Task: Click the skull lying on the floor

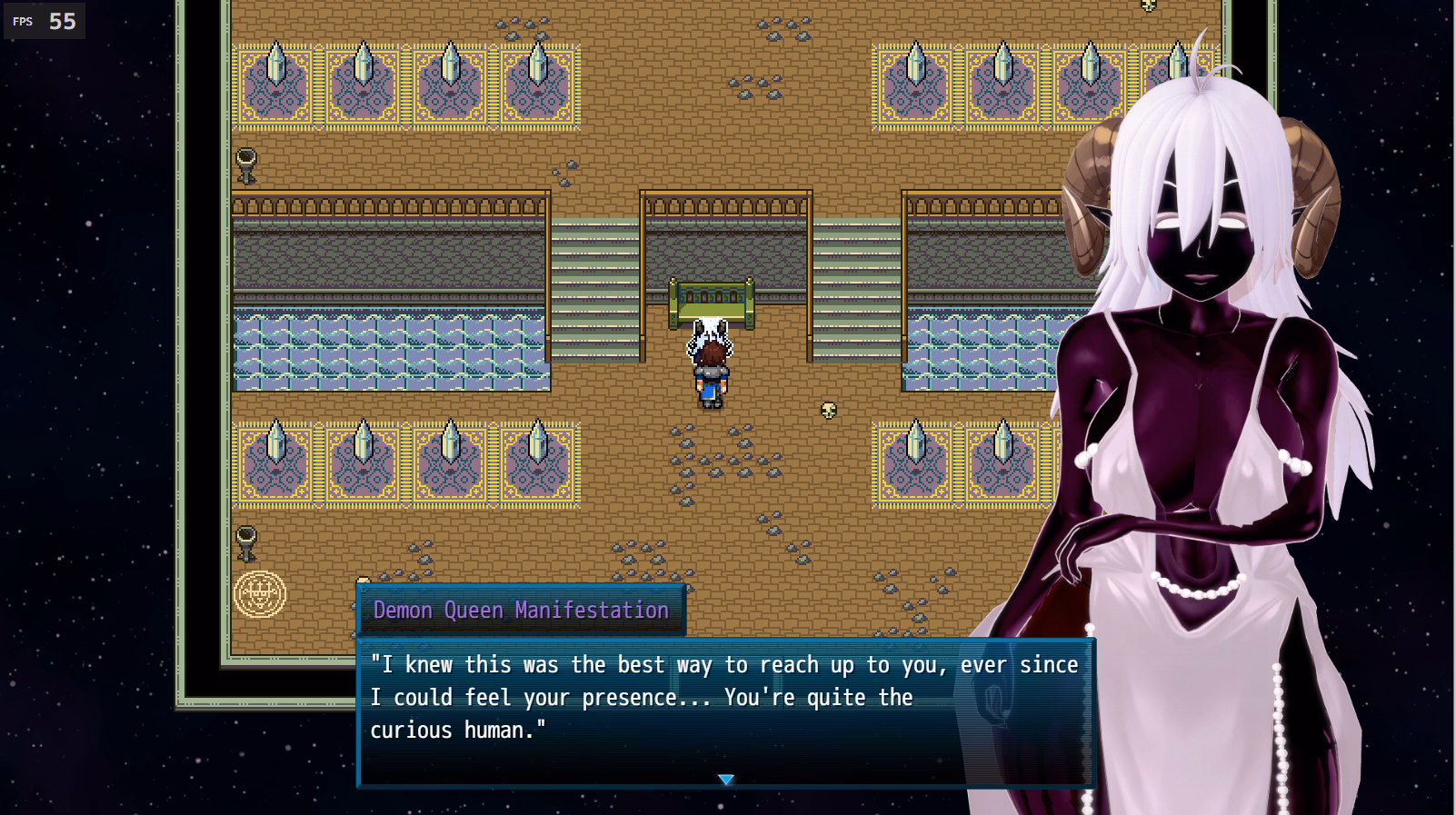Action: [829, 411]
